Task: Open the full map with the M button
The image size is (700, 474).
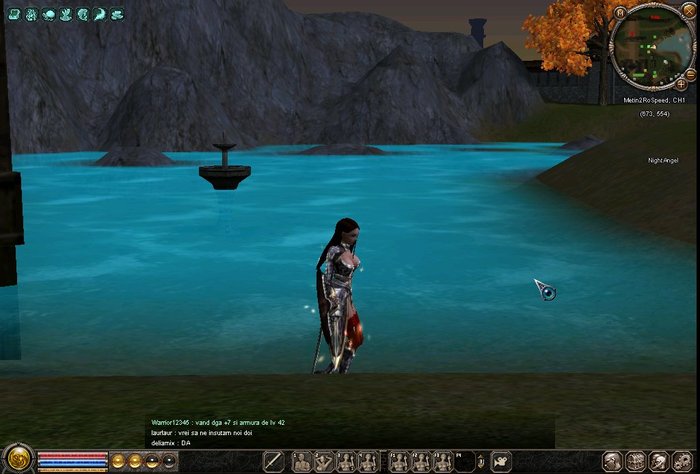Action: pos(620,13)
